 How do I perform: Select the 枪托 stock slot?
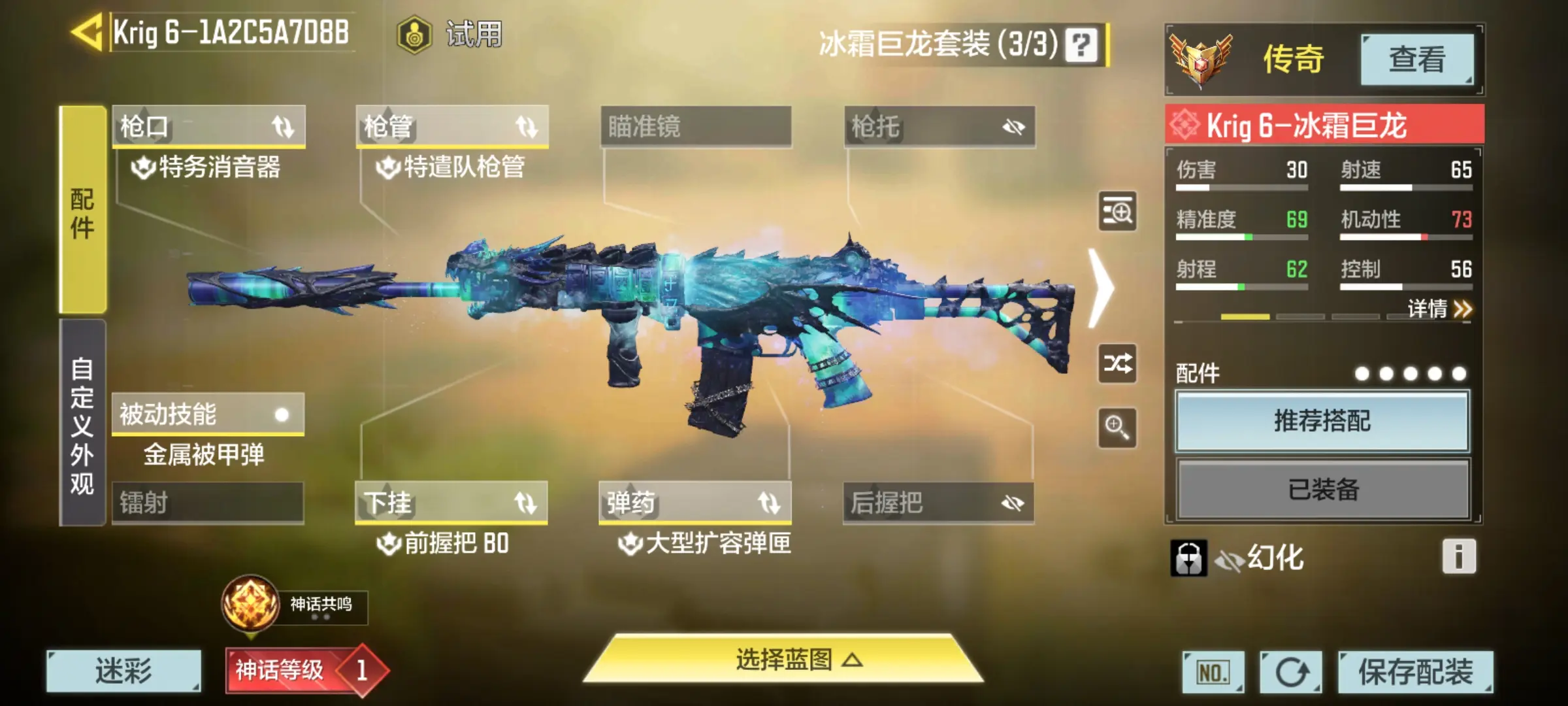coord(939,126)
